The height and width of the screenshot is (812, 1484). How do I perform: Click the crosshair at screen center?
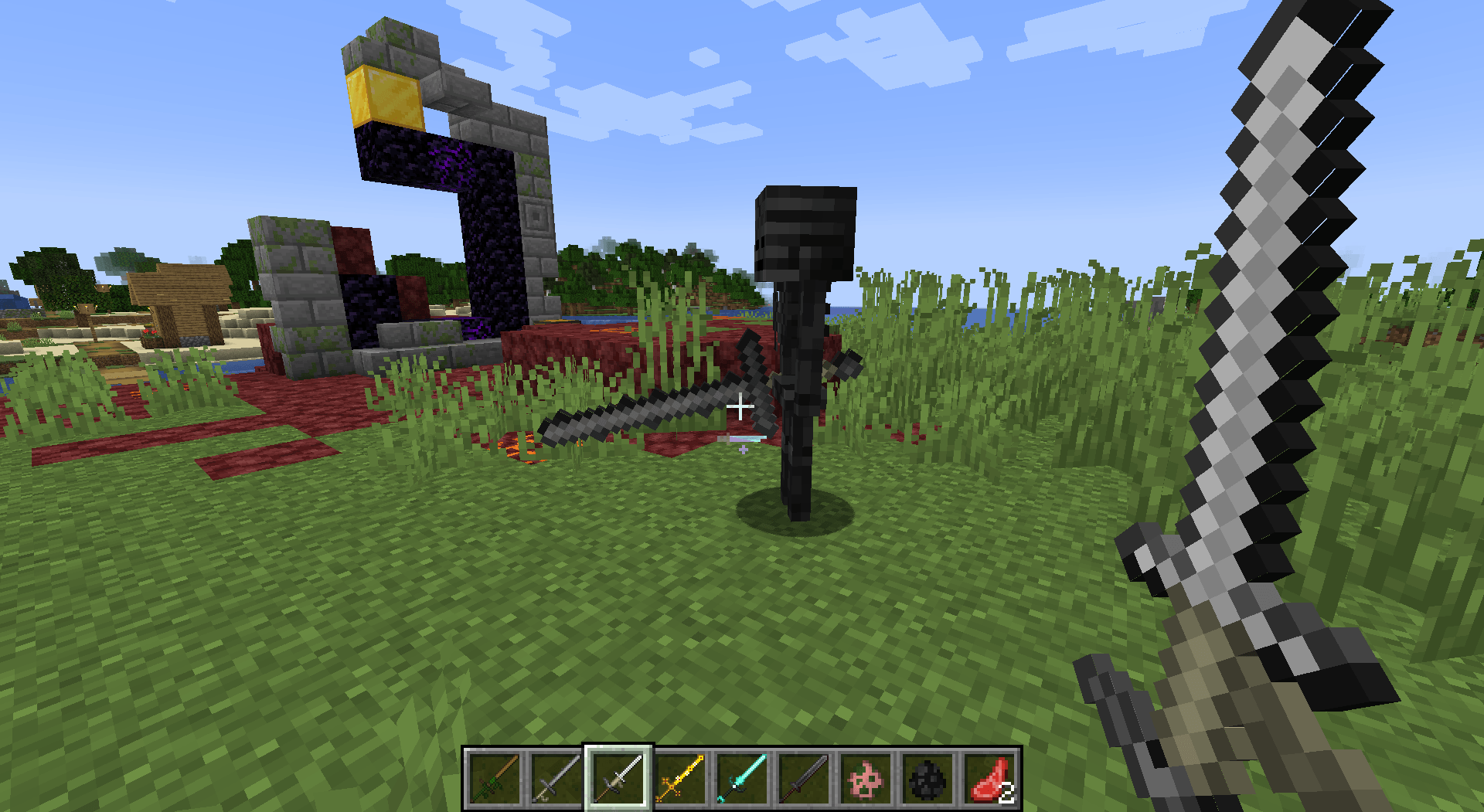pyautogui.click(x=740, y=407)
